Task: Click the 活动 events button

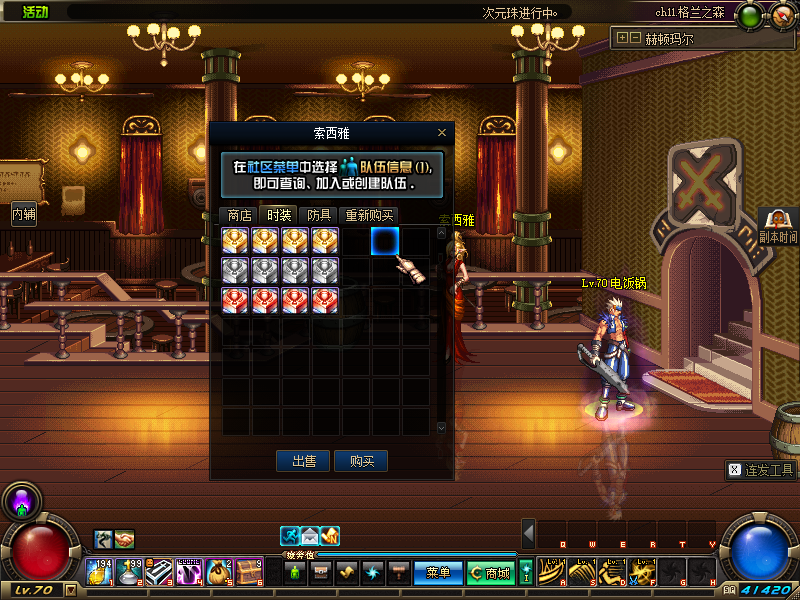Action: [34, 12]
